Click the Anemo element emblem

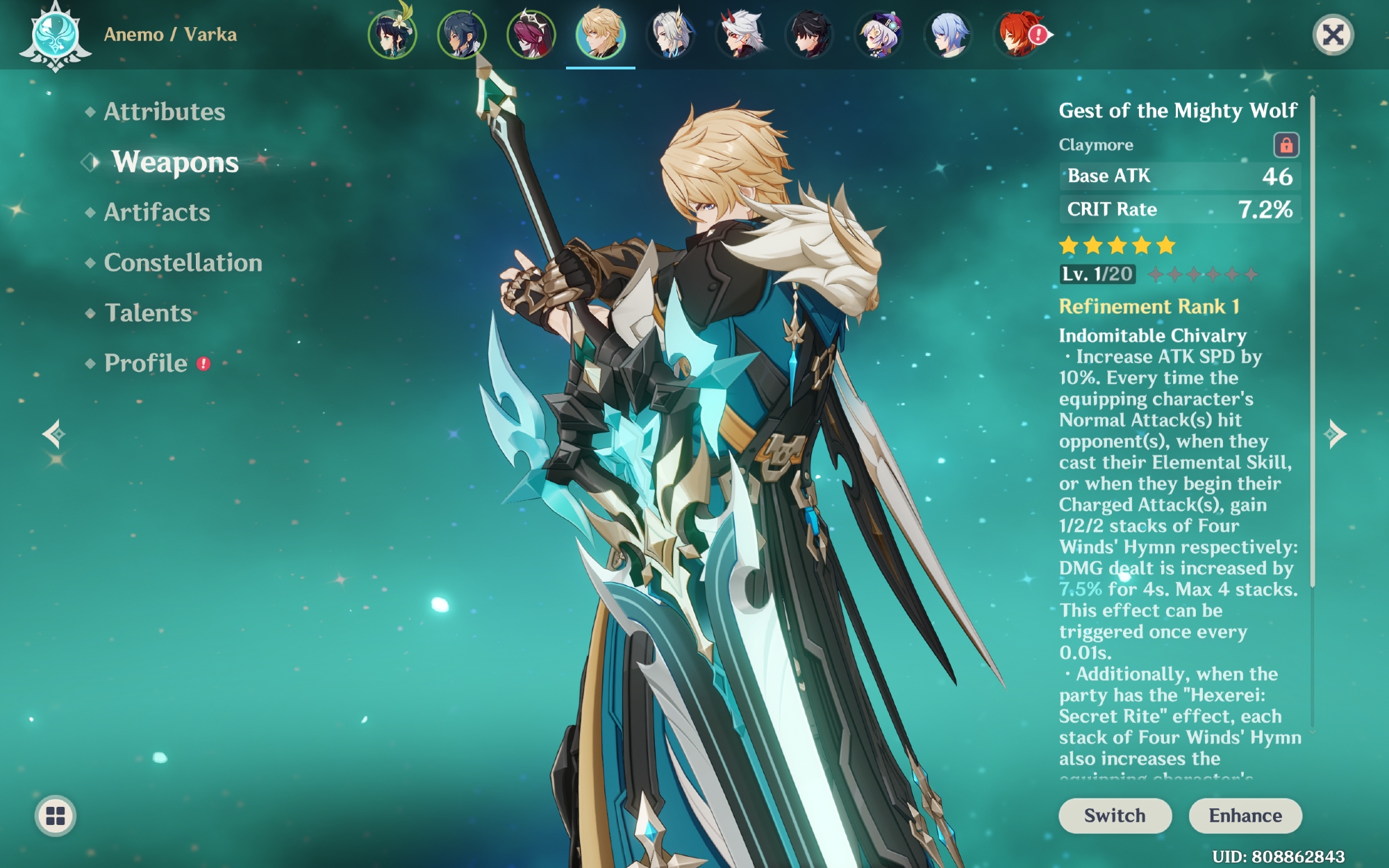[x=56, y=35]
